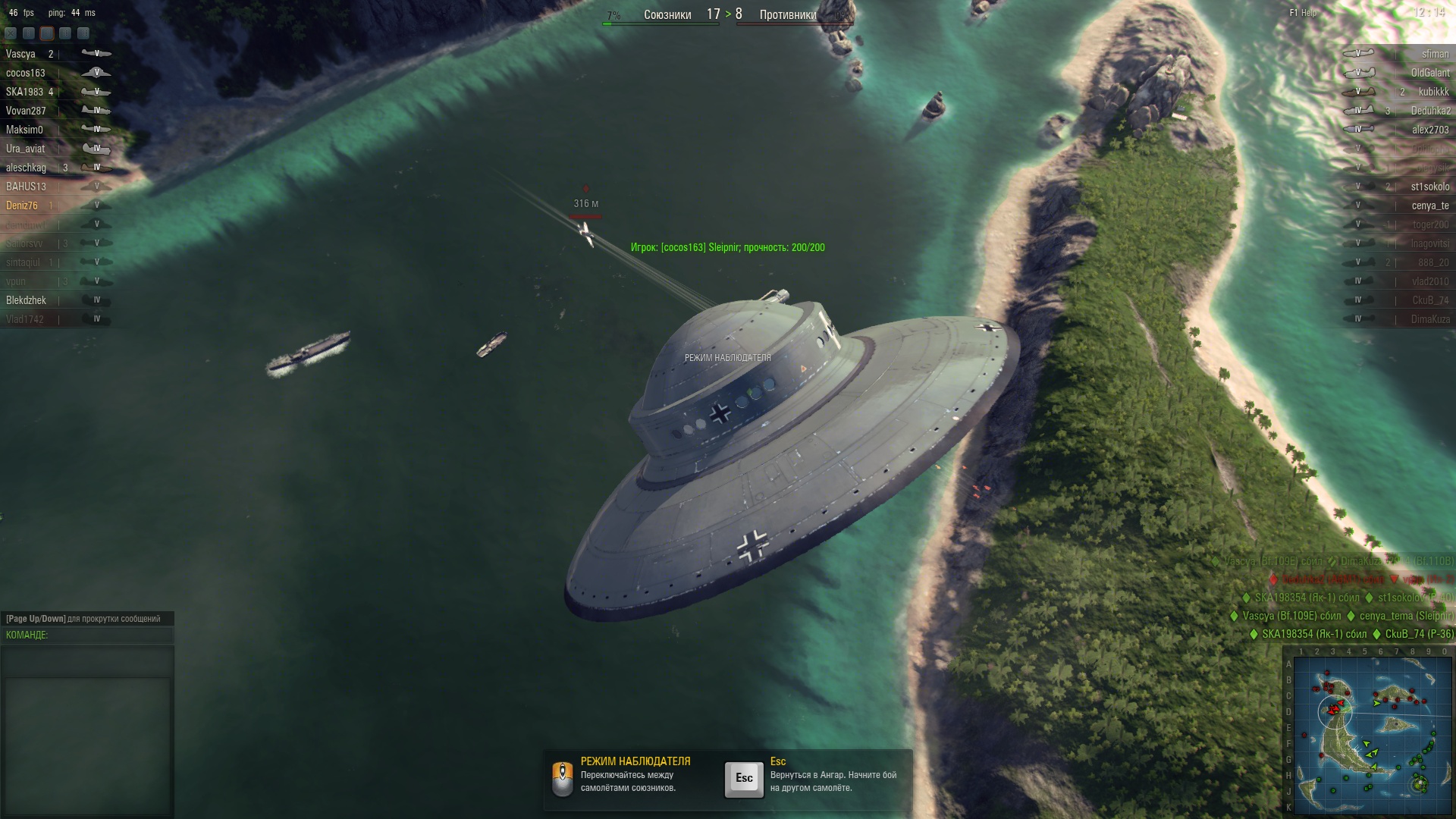Viewport: 1456px width, 819px height.
Task: Click your own name Deniz76
Action: [x=22, y=206]
